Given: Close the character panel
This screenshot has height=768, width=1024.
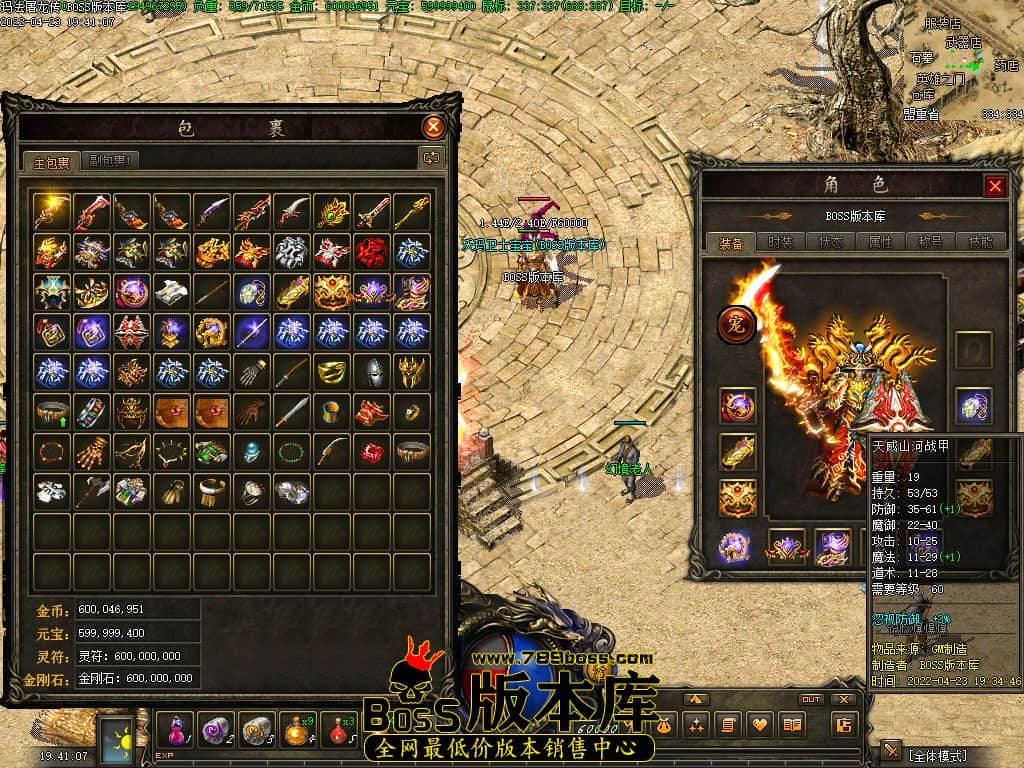Looking at the screenshot, I should [995, 186].
